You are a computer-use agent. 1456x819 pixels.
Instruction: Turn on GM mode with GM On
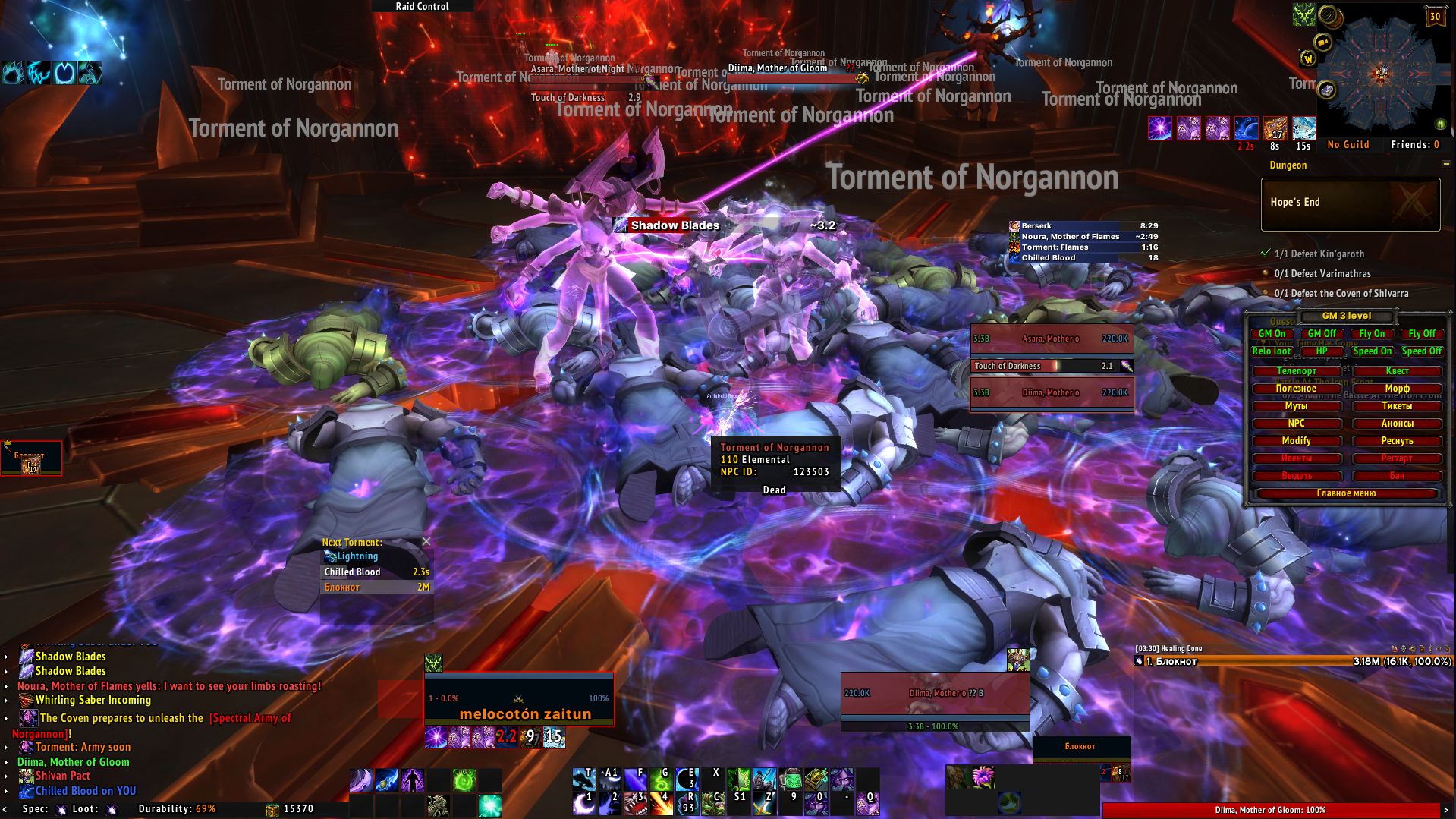point(1272,334)
